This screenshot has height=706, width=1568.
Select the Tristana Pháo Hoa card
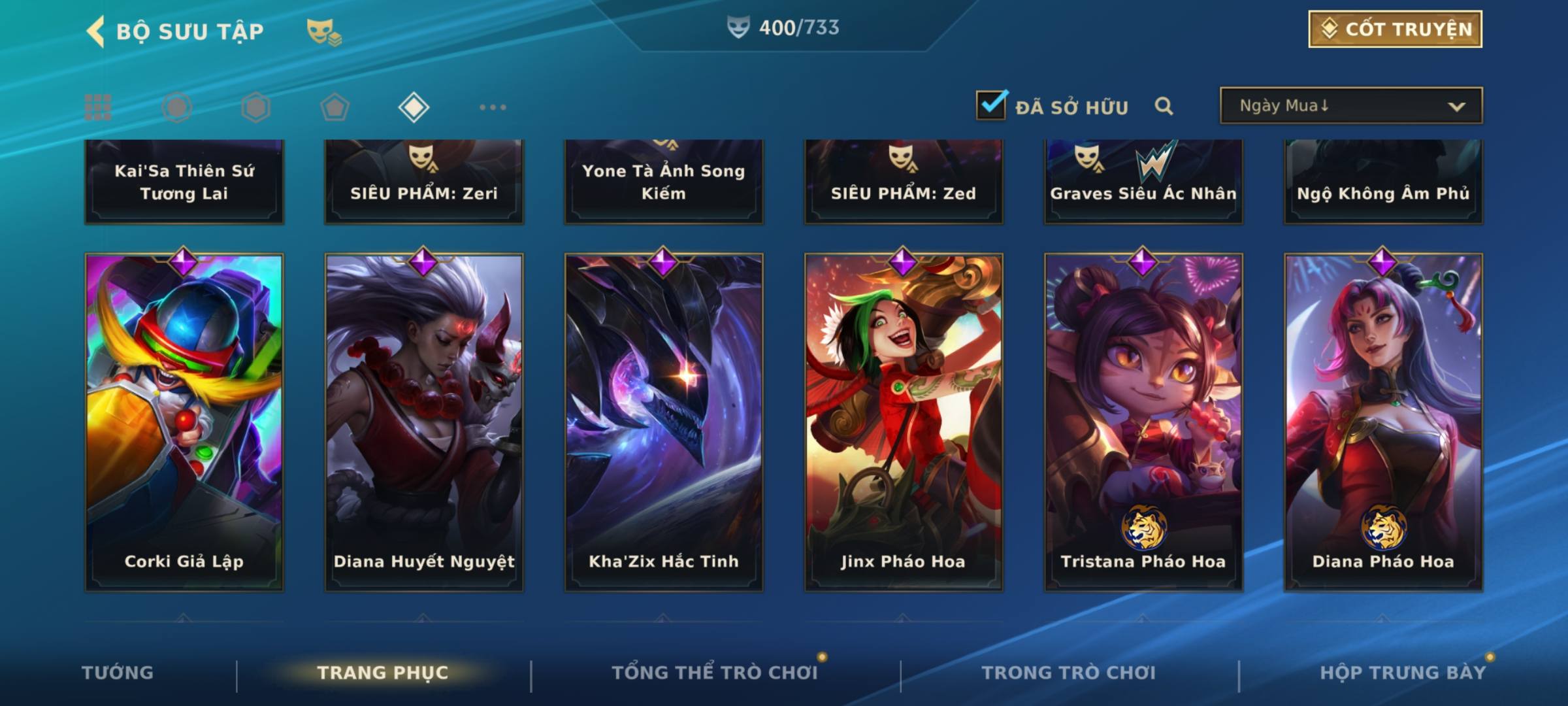coord(1143,422)
